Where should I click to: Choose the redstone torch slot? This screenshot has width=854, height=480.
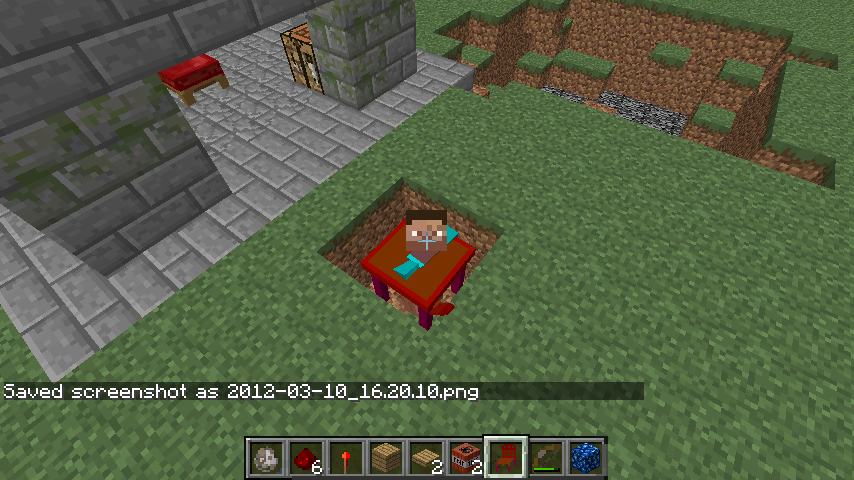tap(346, 459)
